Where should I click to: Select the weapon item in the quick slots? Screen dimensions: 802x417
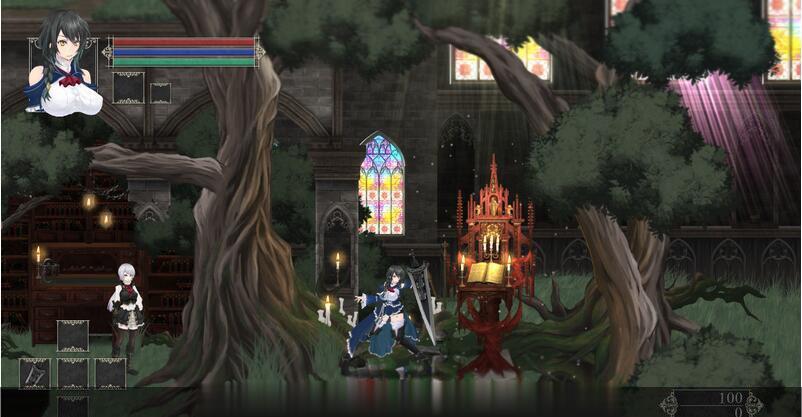tap(34, 373)
